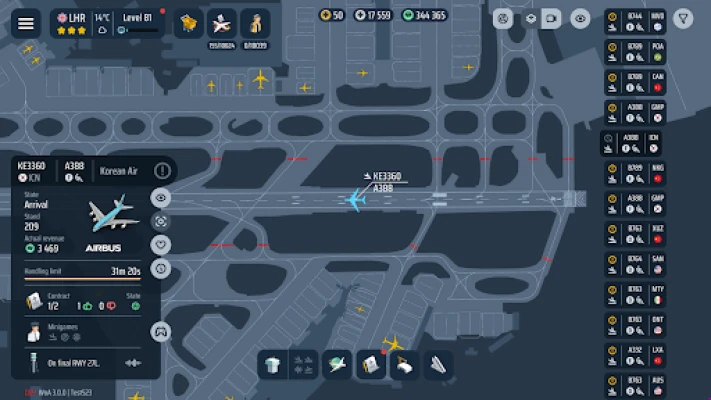The height and width of the screenshot is (400, 711).
Task: Toggle the eye visibility button in the top bar
Action: (x=580, y=18)
